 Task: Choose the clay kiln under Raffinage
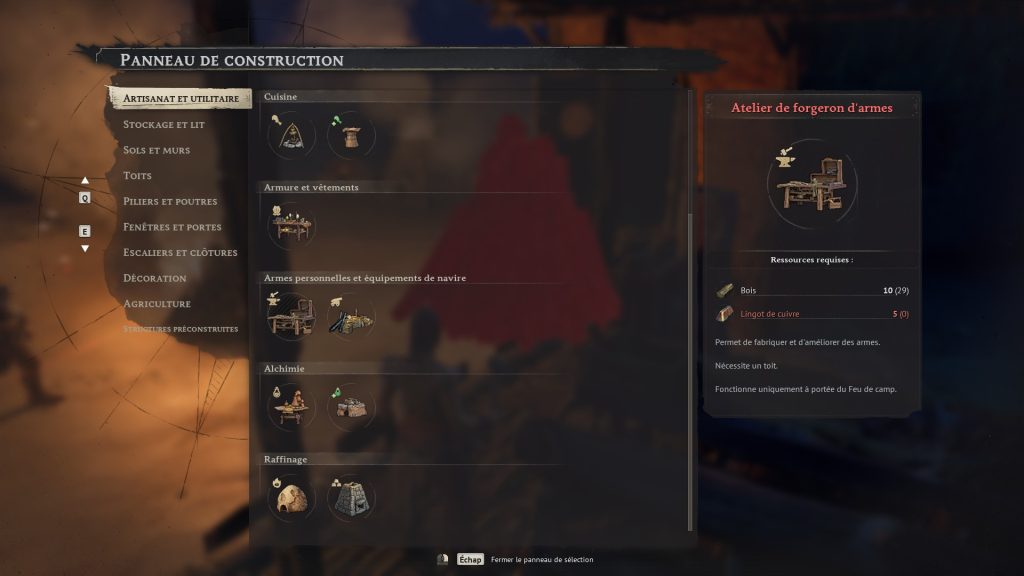tap(291, 497)
